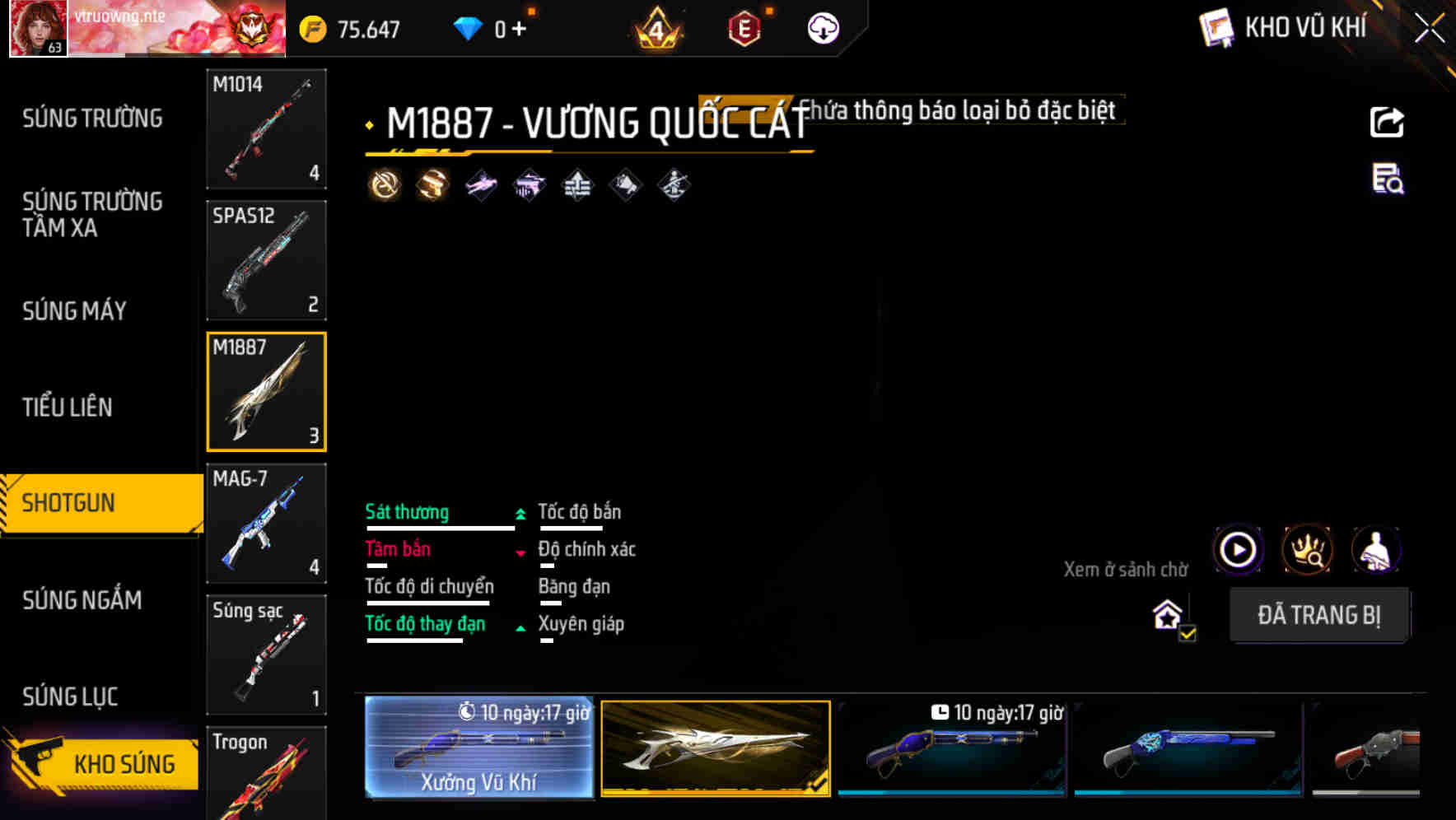Play the weapon preview animation
The image size is (1456, 820).
pos(1237,550)
